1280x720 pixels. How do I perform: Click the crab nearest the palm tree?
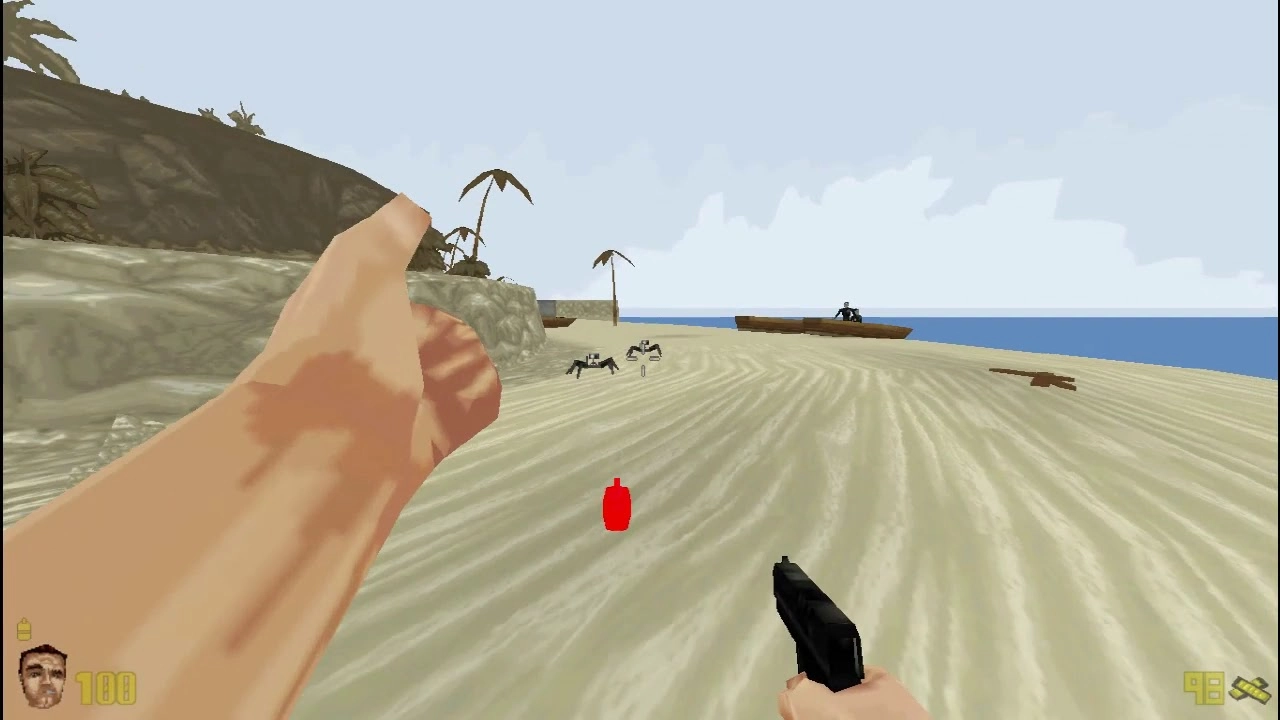click(643, 352)
